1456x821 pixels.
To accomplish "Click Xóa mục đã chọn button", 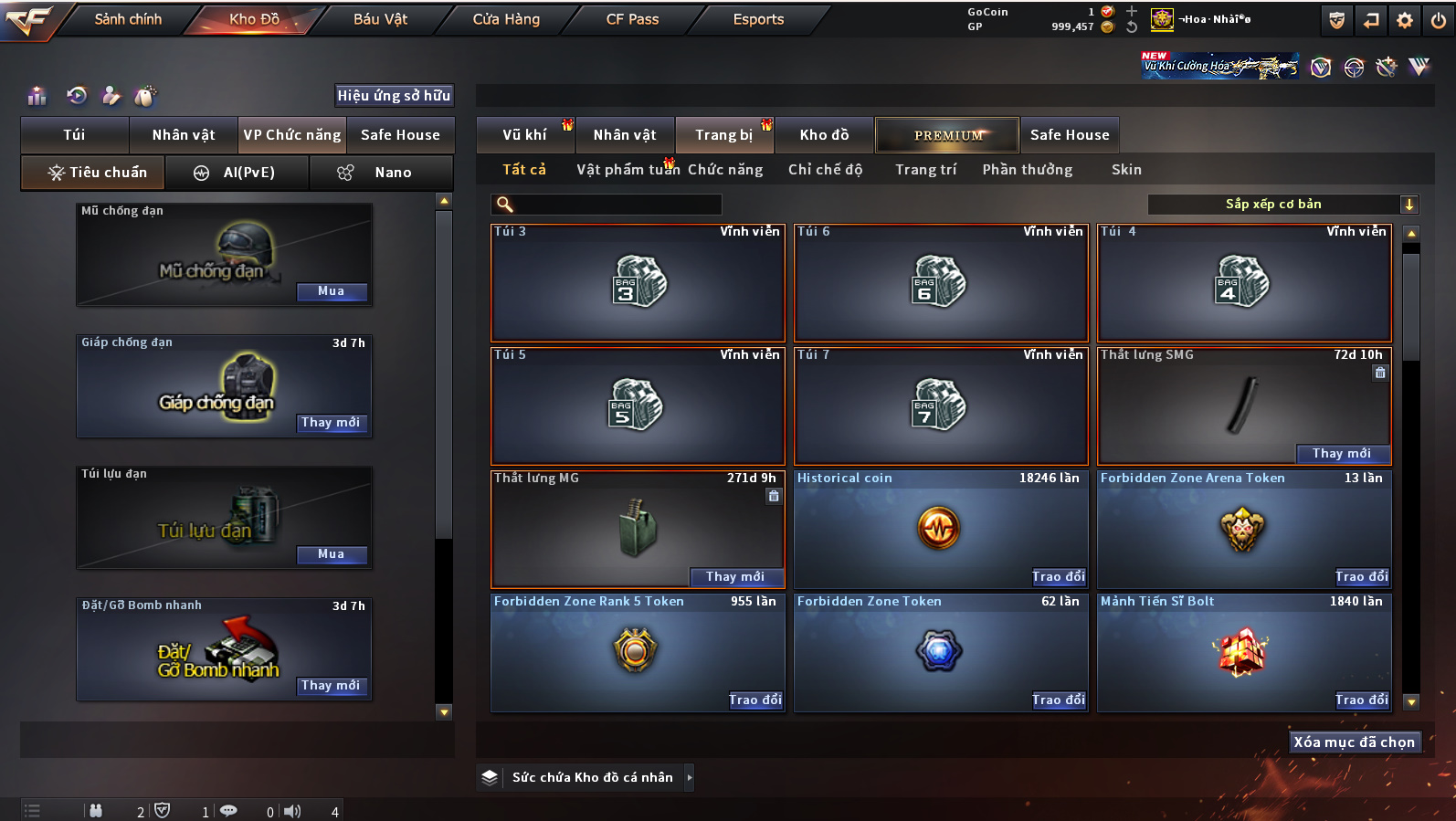I will point(1354,742).
